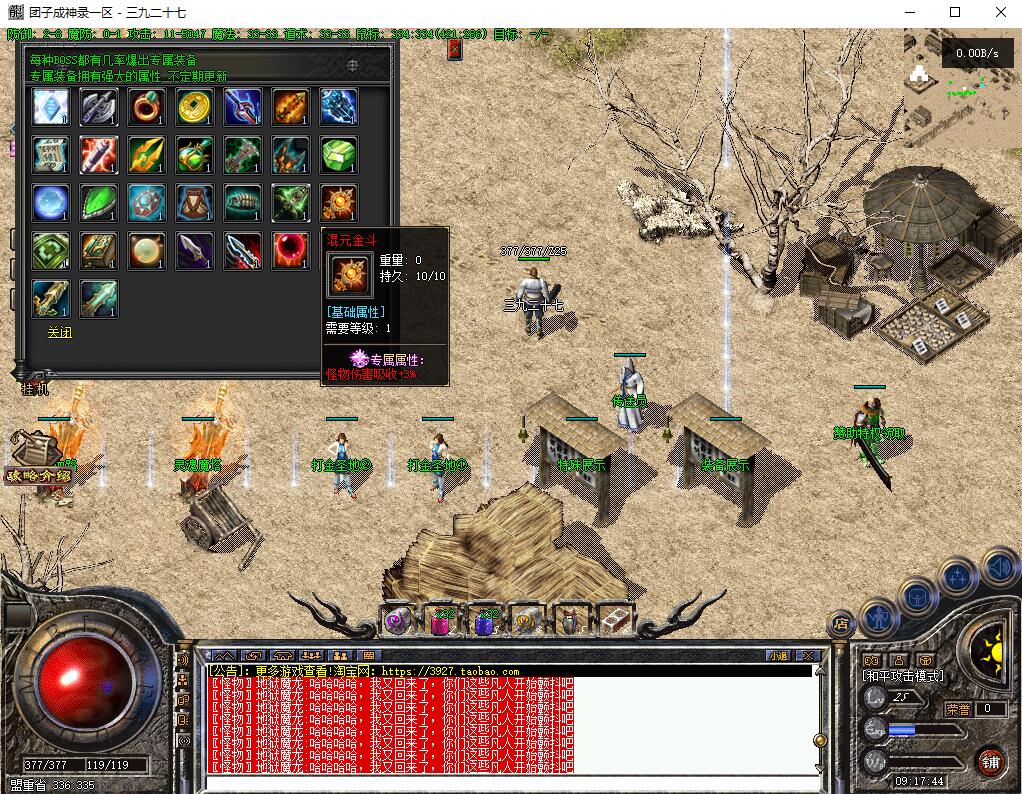Screen dimensions: 1022x794
Task: Select the gold coin item slot
Action: pos(195,107)
